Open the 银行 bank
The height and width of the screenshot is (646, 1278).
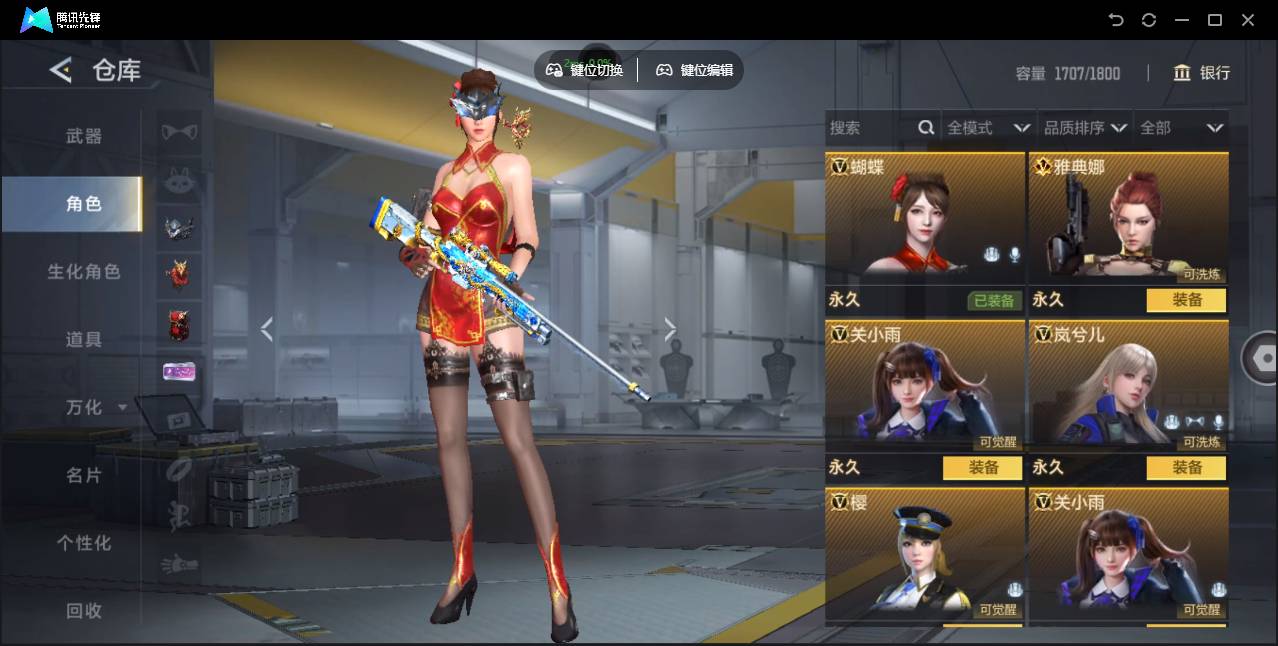(x=1201, y=73)
